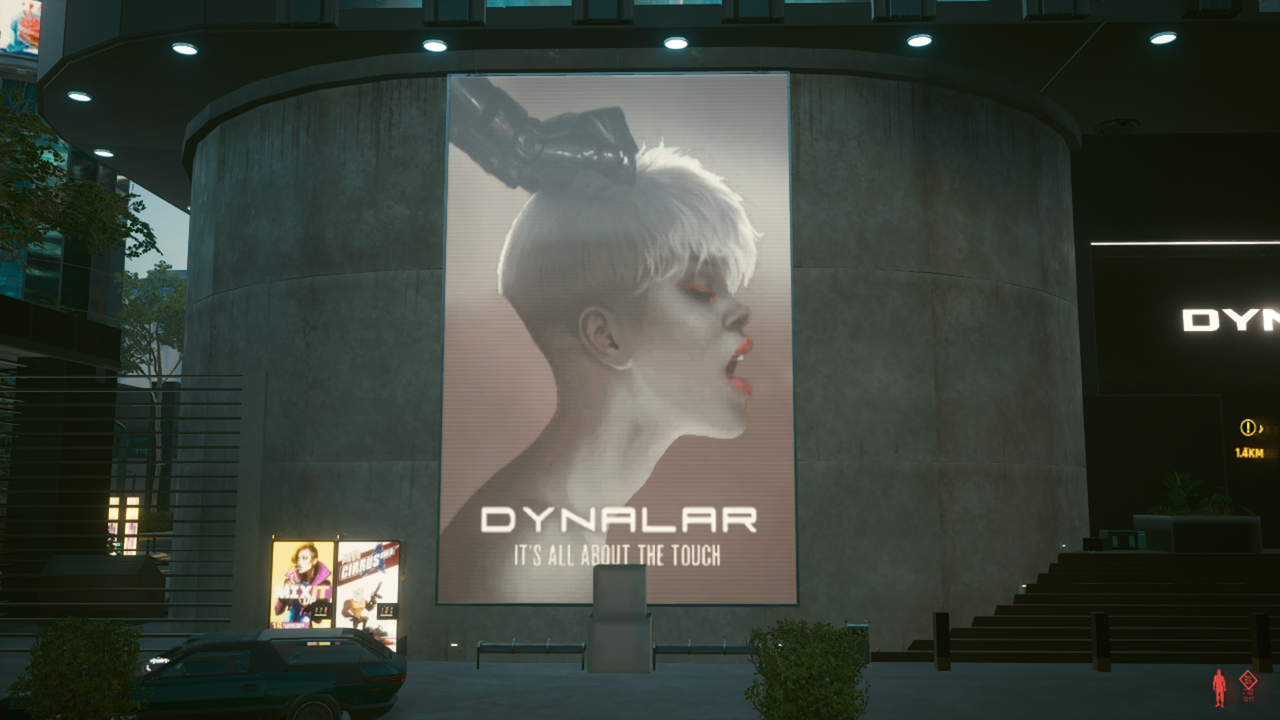
Task: Click the red standing figure stance icon
Action: click(1219, 687)
